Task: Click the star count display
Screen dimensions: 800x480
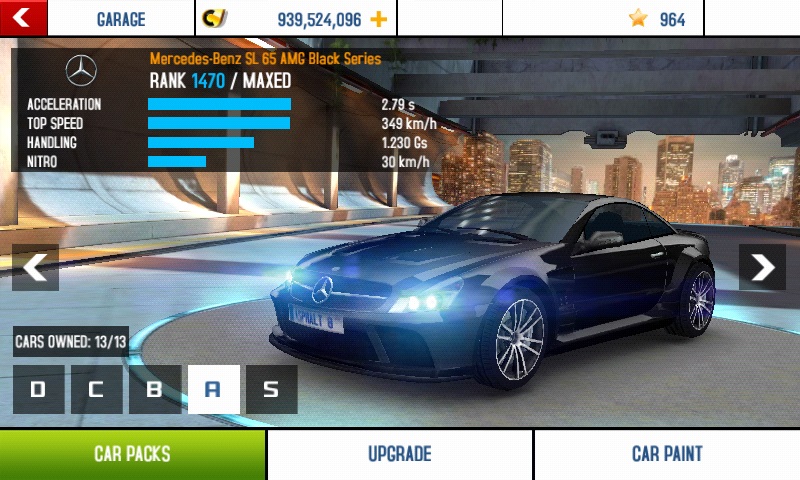Action: coord(658,19)
